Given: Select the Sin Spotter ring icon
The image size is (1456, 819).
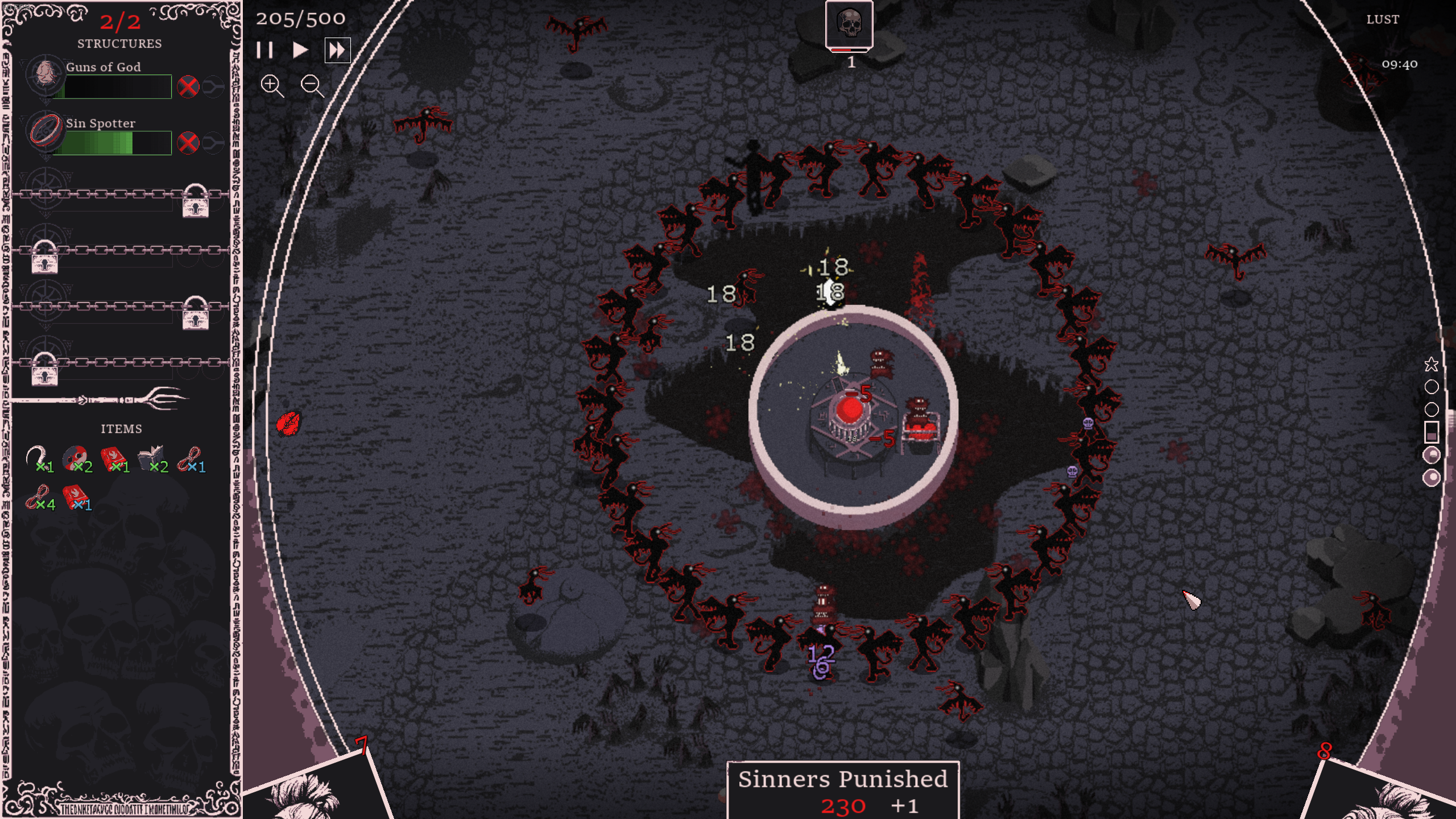Looking at the screenshot, I should point(44,130).
